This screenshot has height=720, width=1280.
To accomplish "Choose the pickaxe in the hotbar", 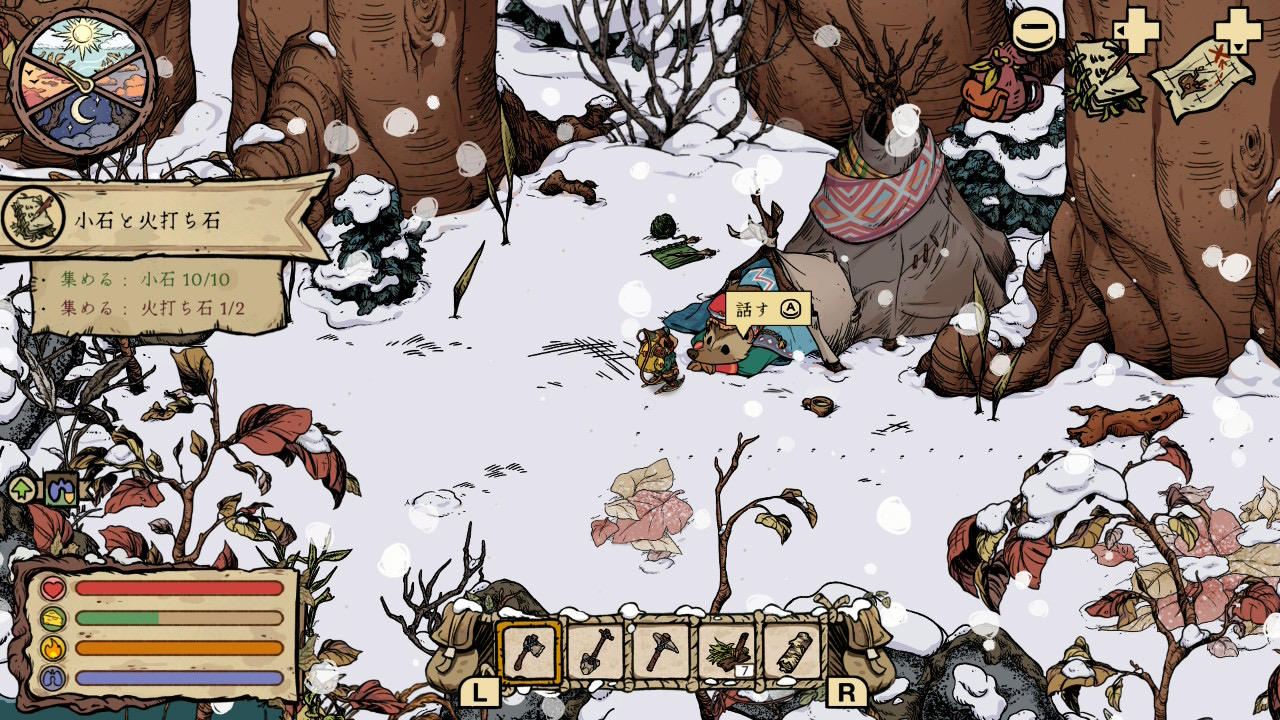I will coord(661,652).
